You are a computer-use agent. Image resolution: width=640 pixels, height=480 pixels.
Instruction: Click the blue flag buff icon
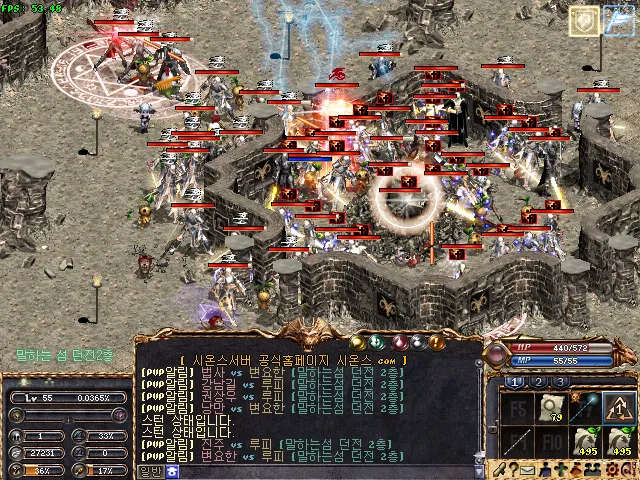pyautogui.click(x=620, y=21)
